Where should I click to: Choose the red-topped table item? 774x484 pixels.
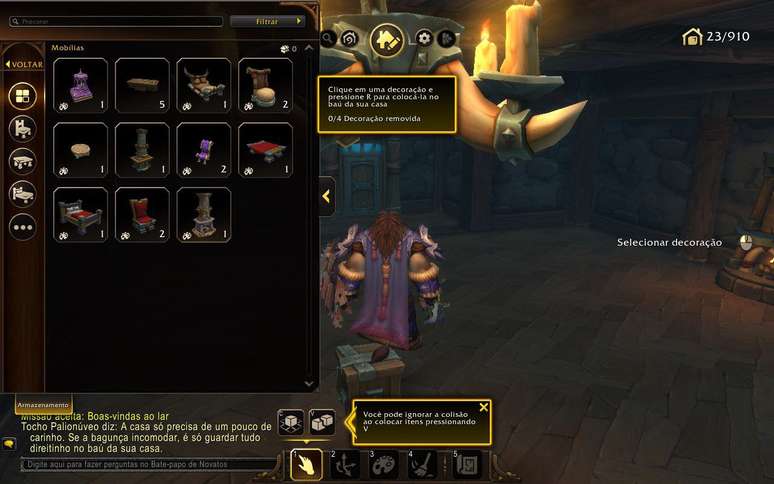coord(266,150)
